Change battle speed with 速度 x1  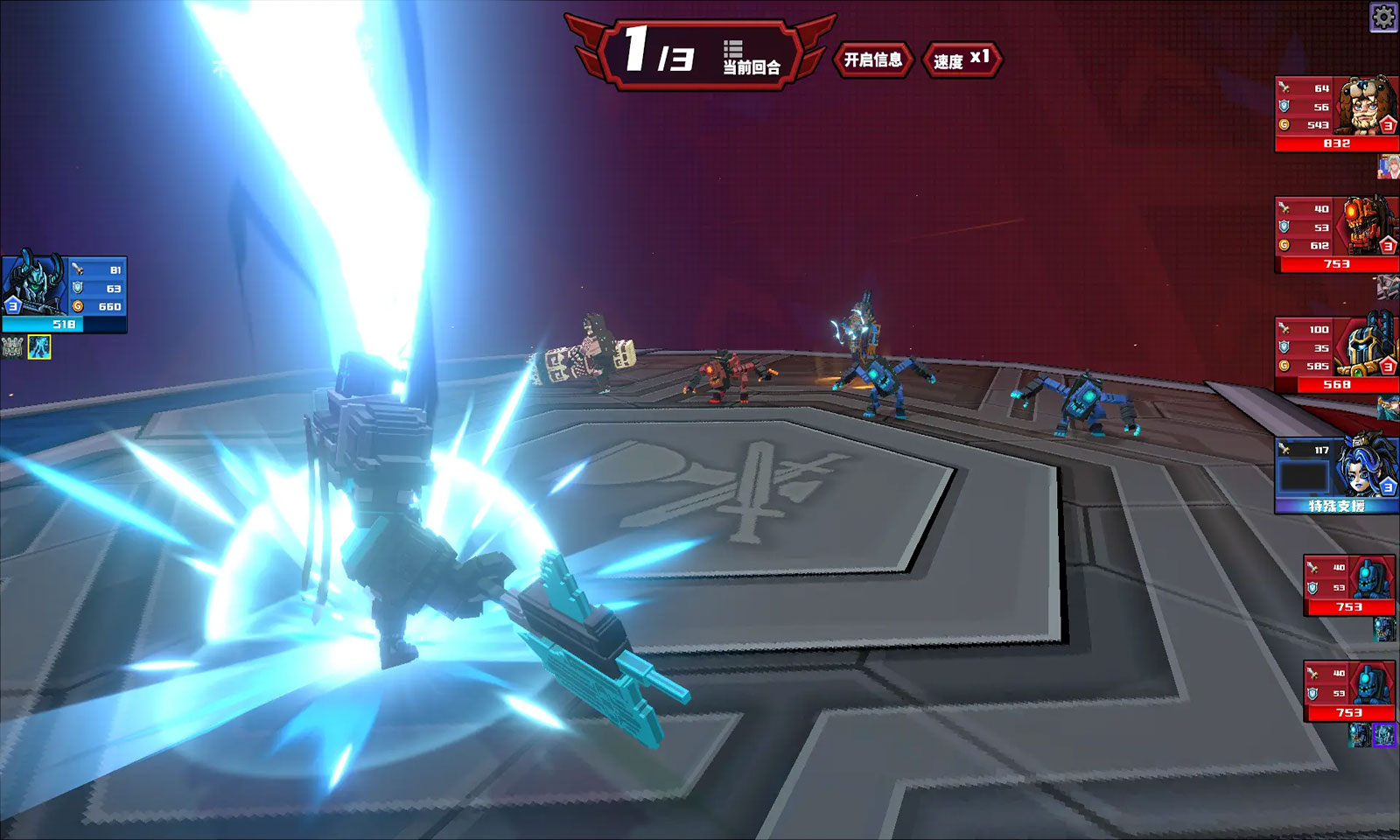962,59
